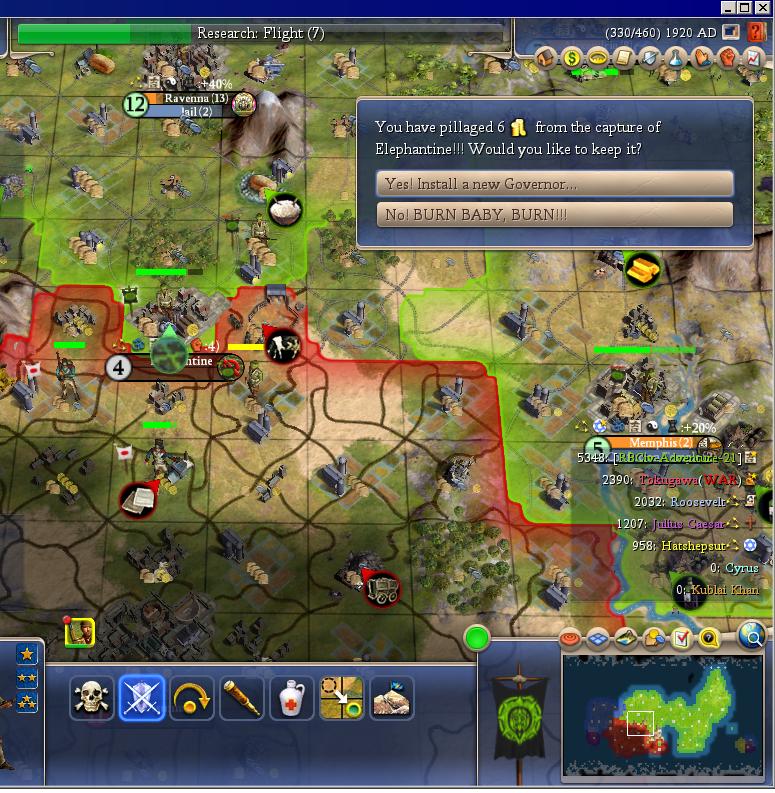
Task: Open the red Civilopedia question-mark book
Action: pyautogui.click(x=757, y=33)
